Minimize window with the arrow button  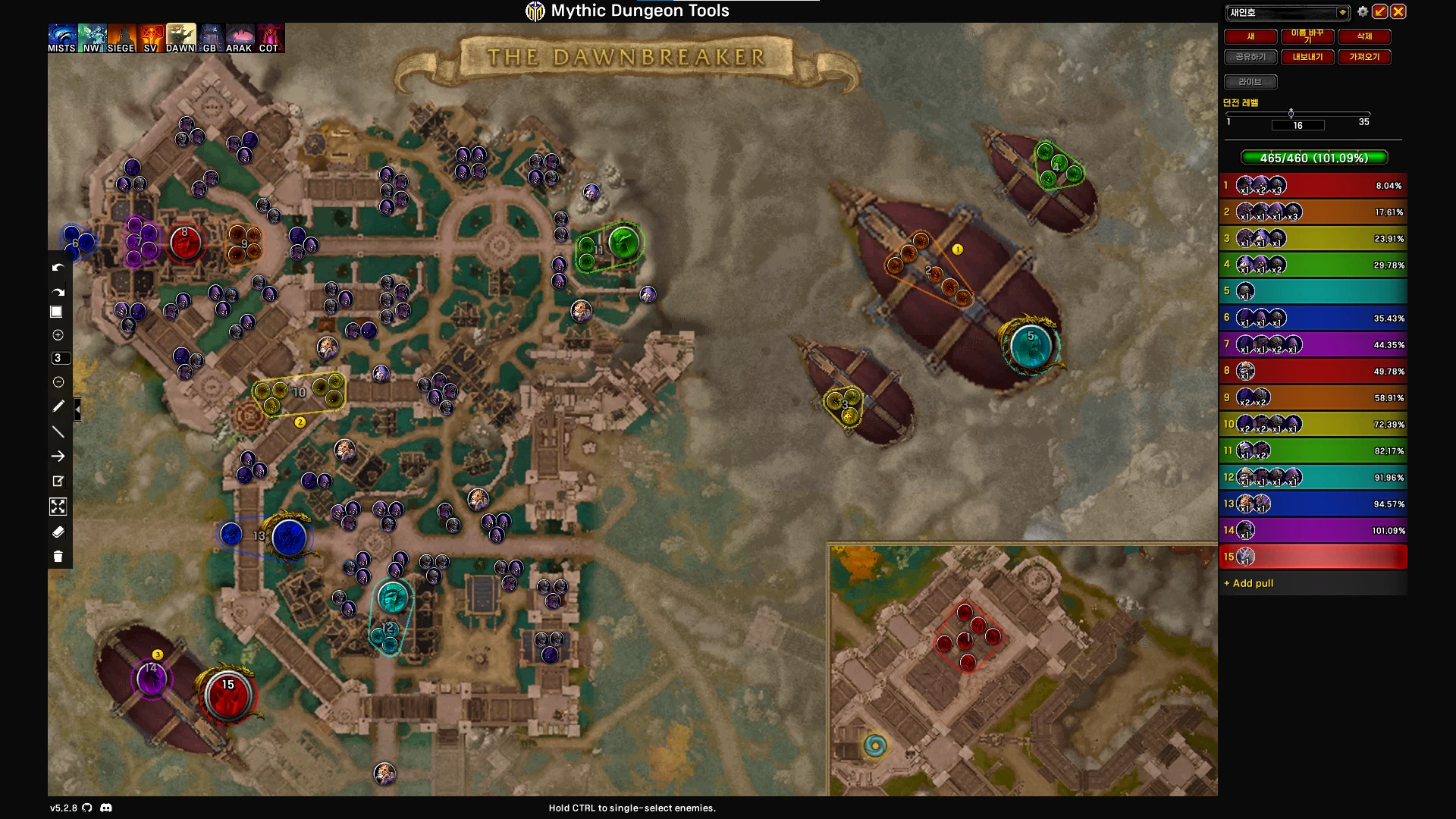pos(1380,12)
